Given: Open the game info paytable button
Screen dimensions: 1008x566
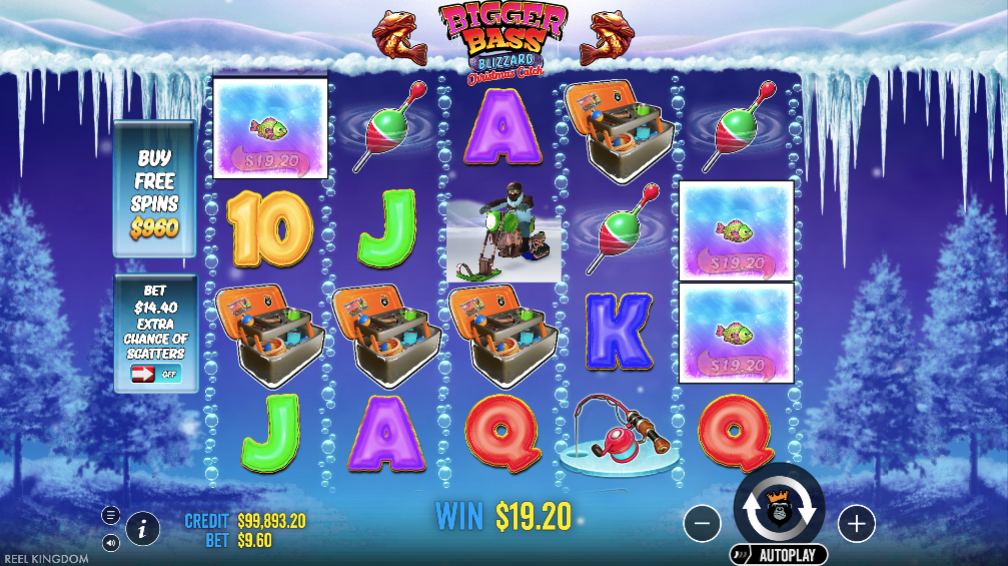Looking at the screenshot, I should point(142,528).
